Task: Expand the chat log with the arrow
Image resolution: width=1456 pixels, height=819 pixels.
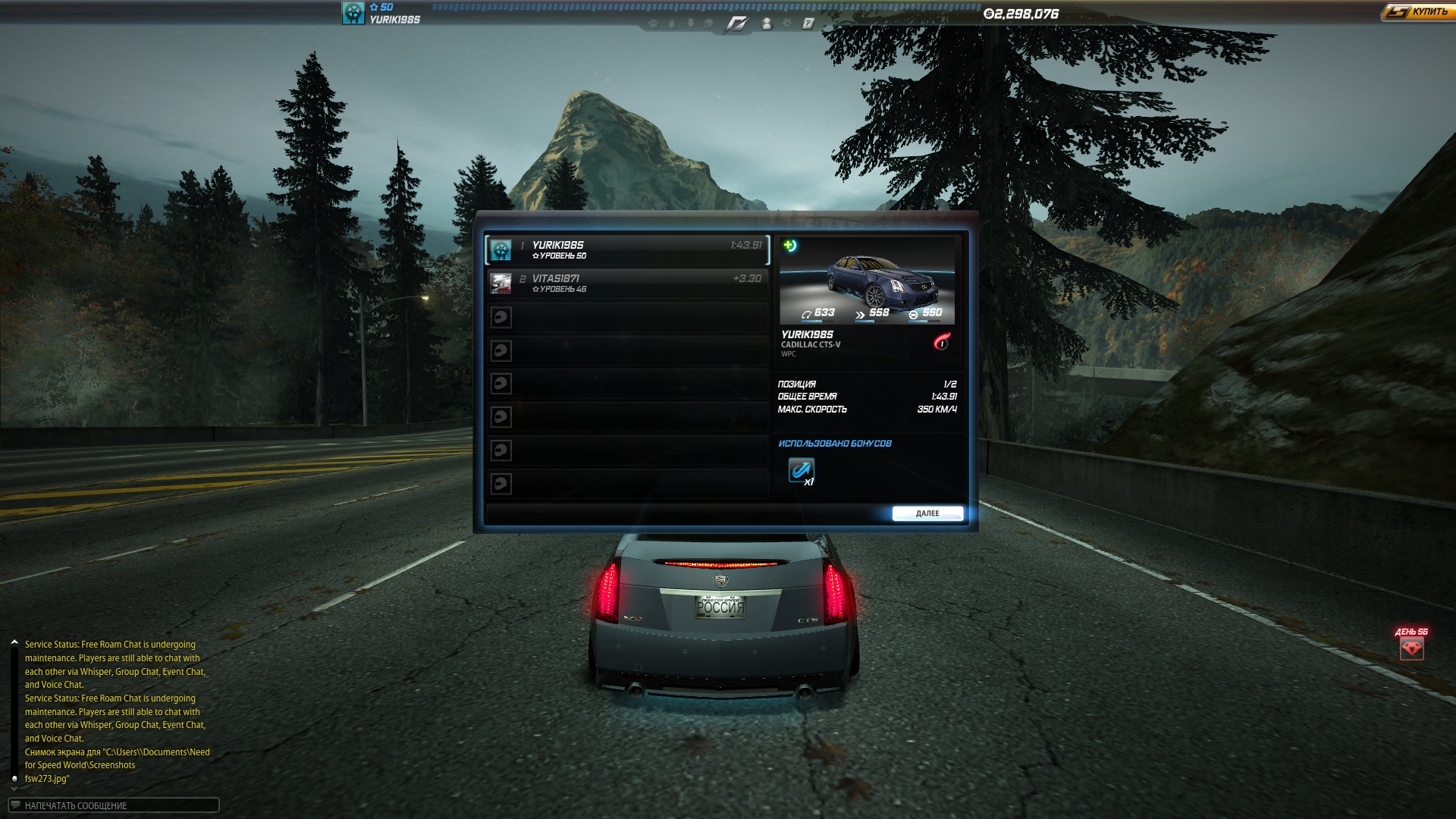Action: pos(14,642)
